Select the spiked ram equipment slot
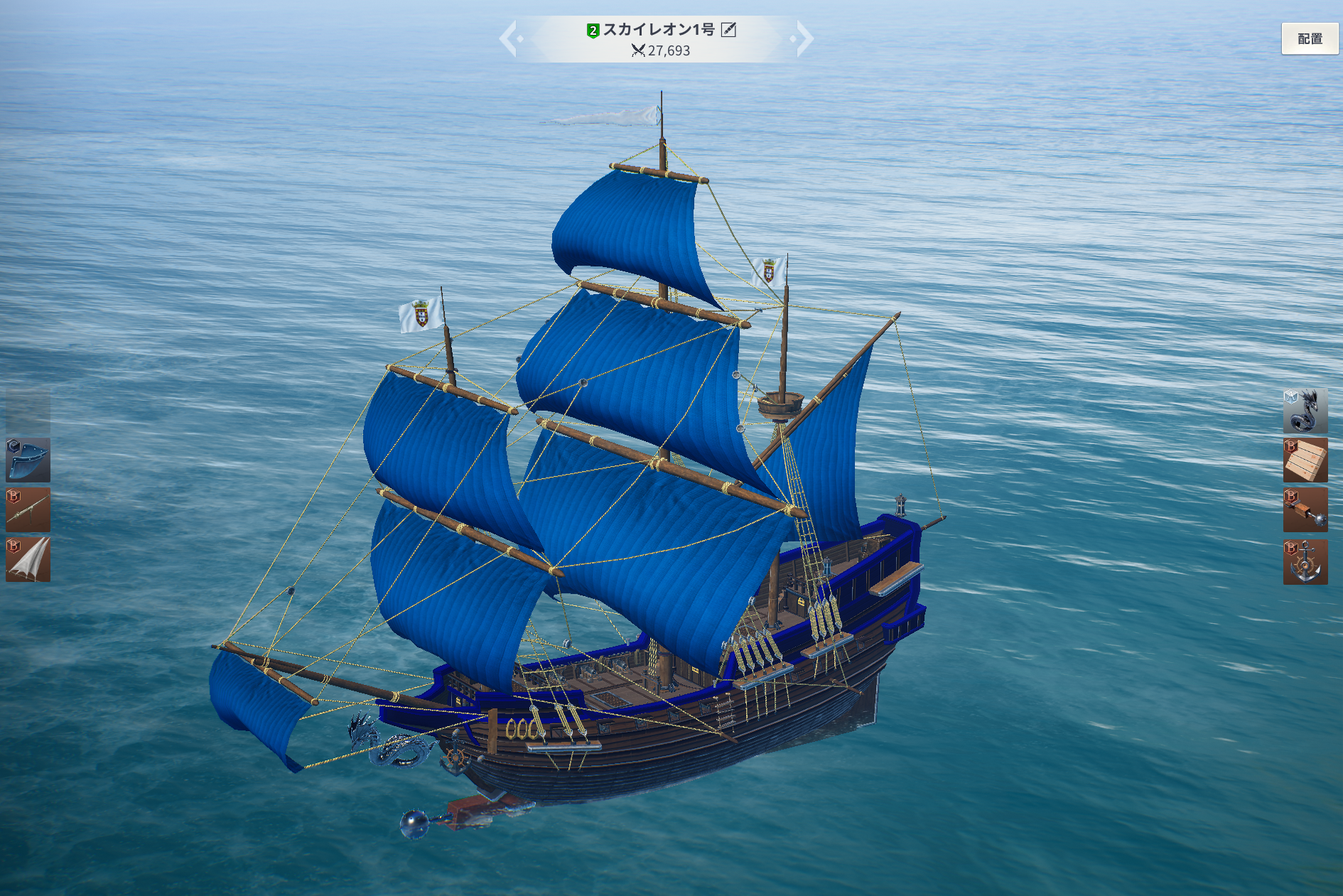This screenshot has width=1343, height=896. 1305,509
